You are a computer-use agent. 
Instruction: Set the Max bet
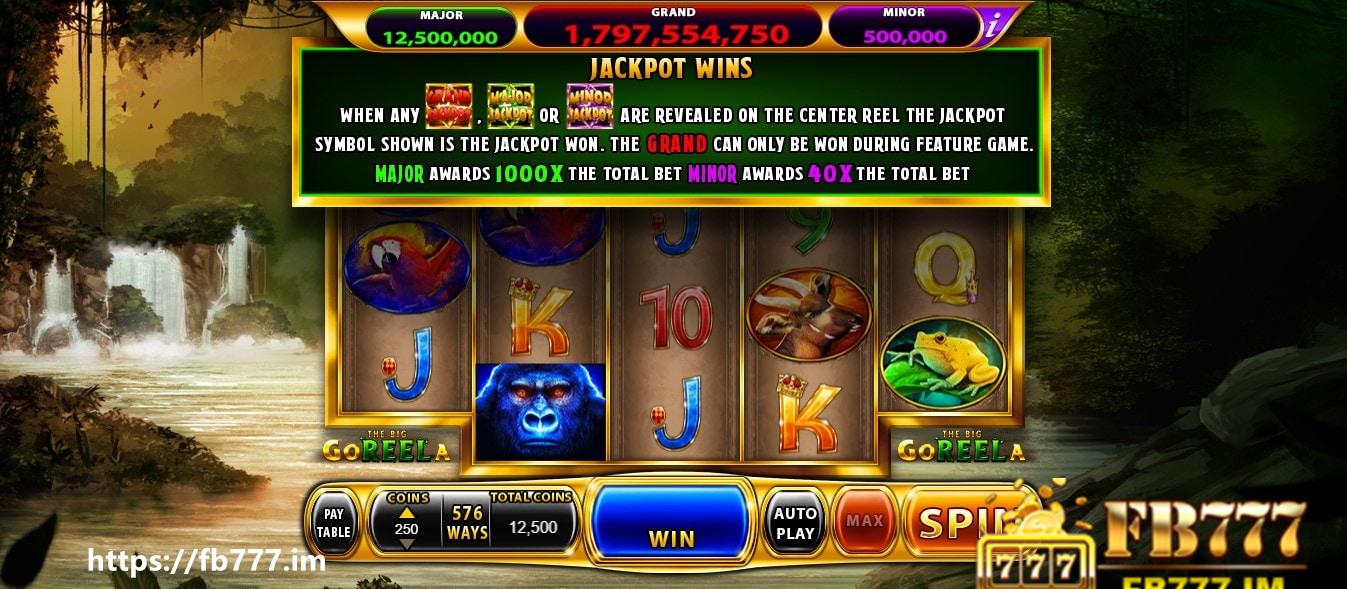pos(864,521)
